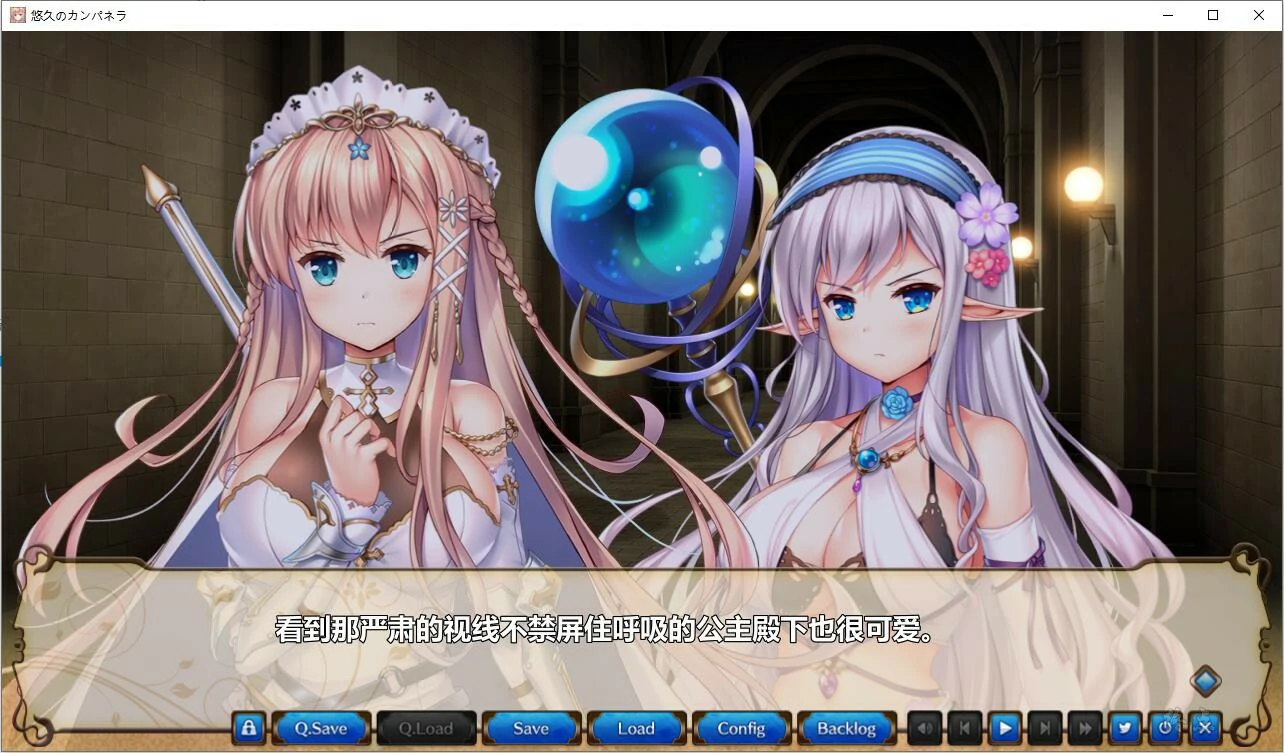Open the Save screen
The image size is (1284, 753).
tap(532, 728)
